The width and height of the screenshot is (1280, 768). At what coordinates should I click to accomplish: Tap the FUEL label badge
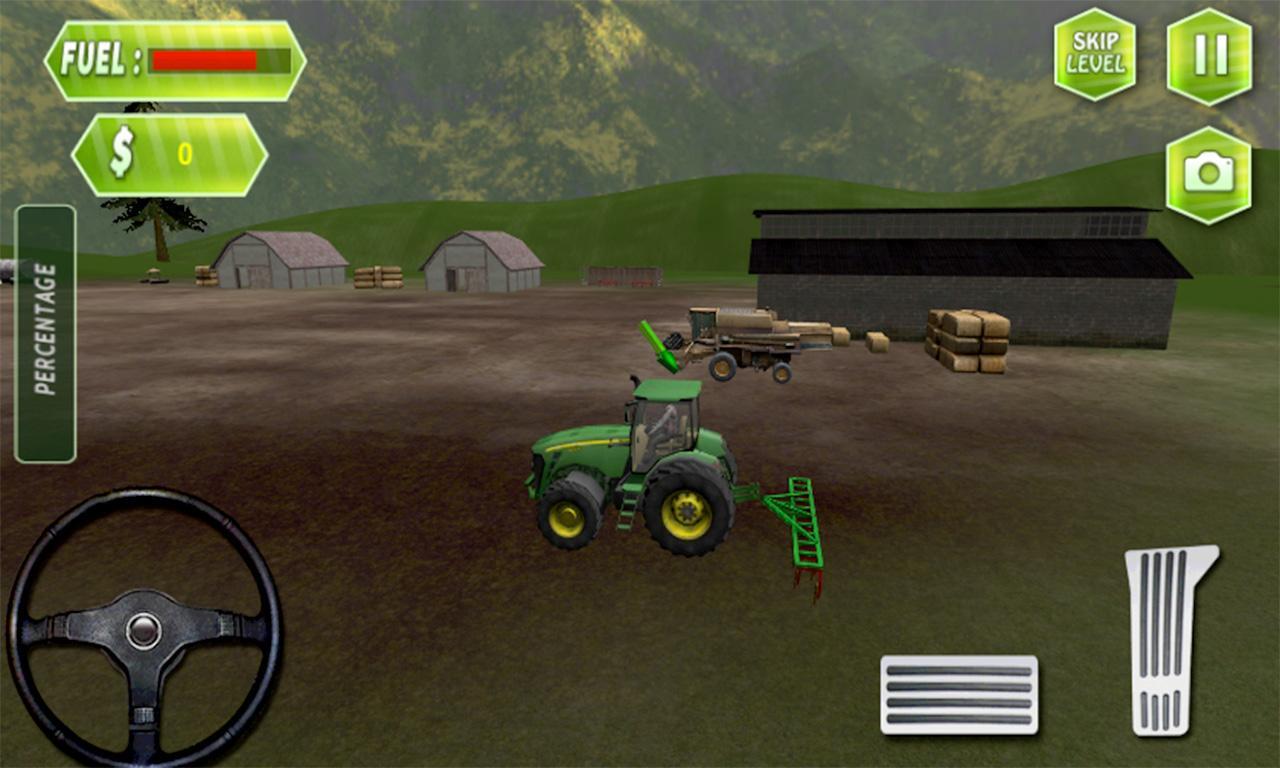[x=97, y=58]
